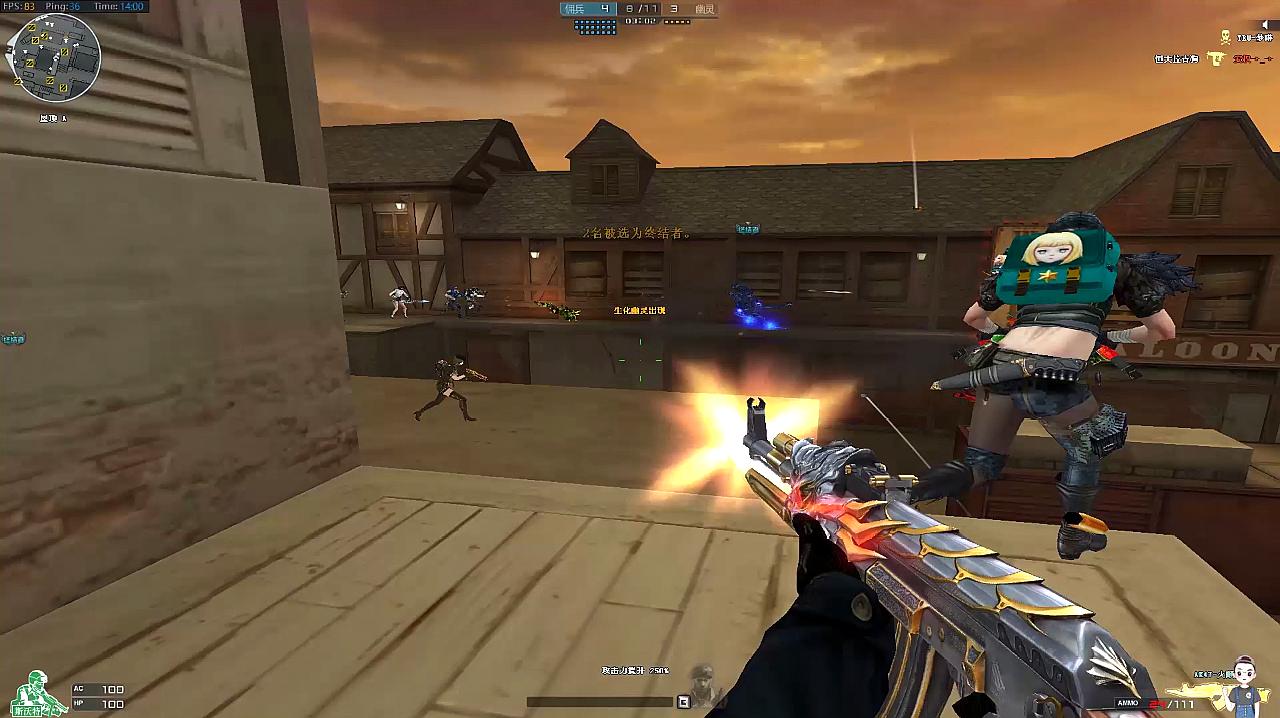Screen dimensions: 1280x718
Task: Click the circular minimap radar
Action: tap(53, 58)
